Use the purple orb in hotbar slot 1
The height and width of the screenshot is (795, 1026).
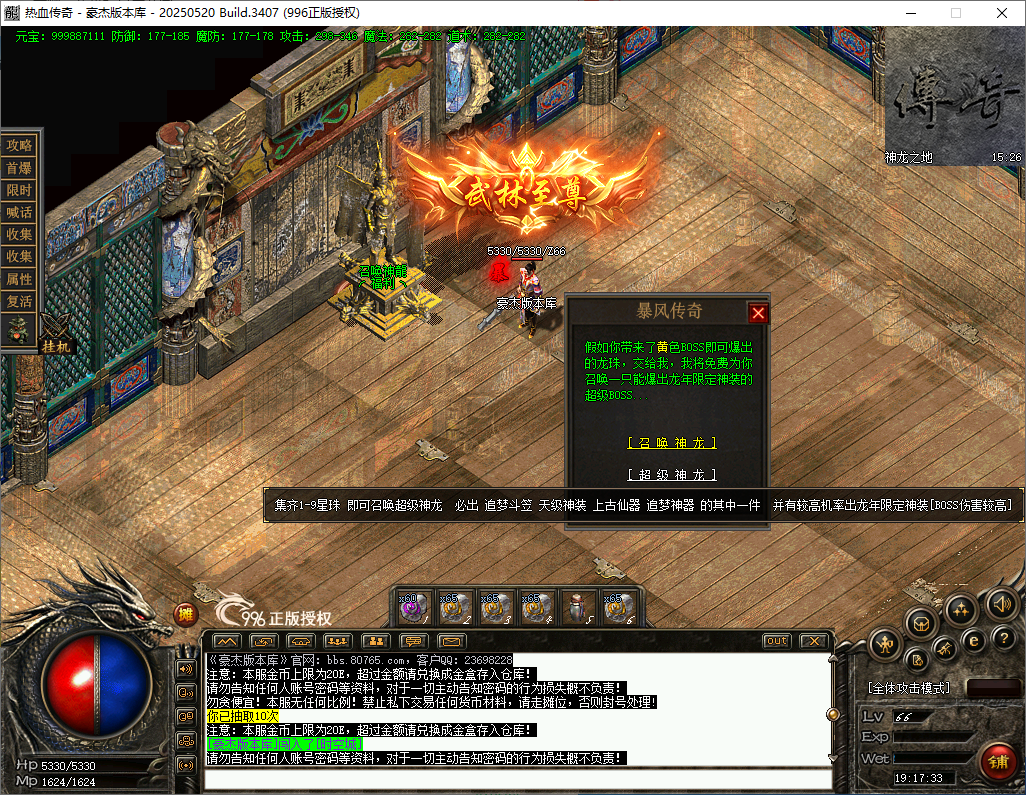click(416, 607)
